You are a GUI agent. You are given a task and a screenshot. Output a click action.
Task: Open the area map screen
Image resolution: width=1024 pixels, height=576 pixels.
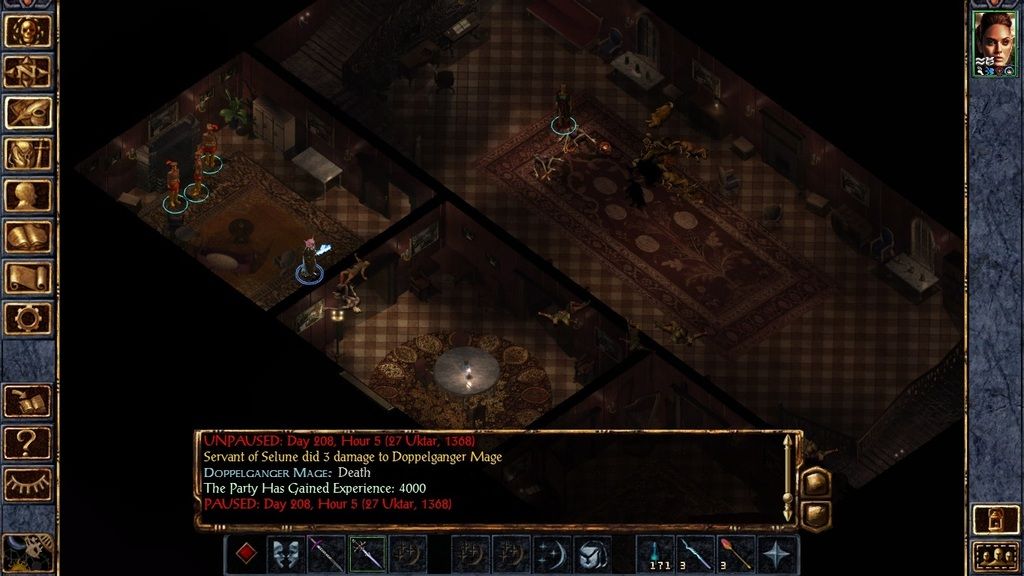(28, 70)
